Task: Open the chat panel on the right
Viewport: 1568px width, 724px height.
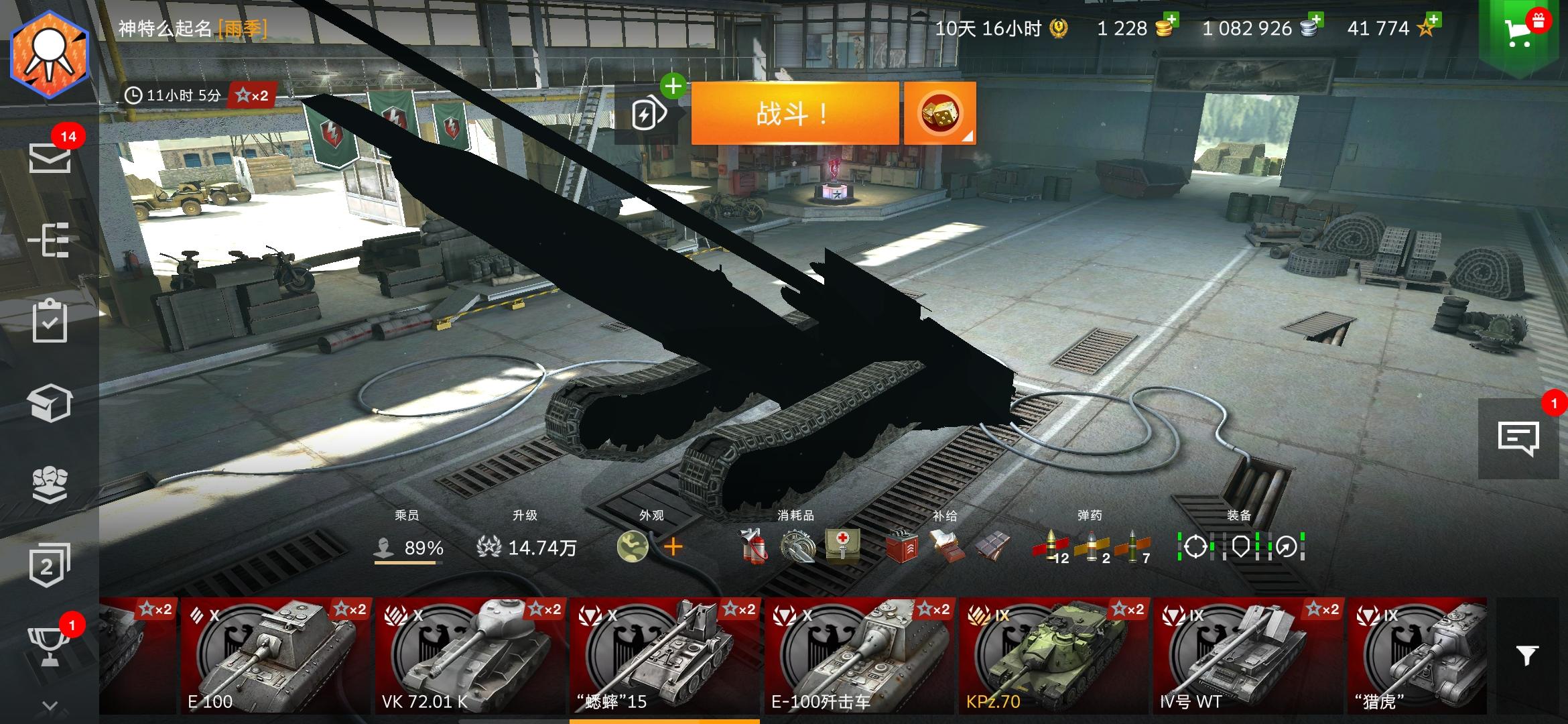Action: [1520, 437]
